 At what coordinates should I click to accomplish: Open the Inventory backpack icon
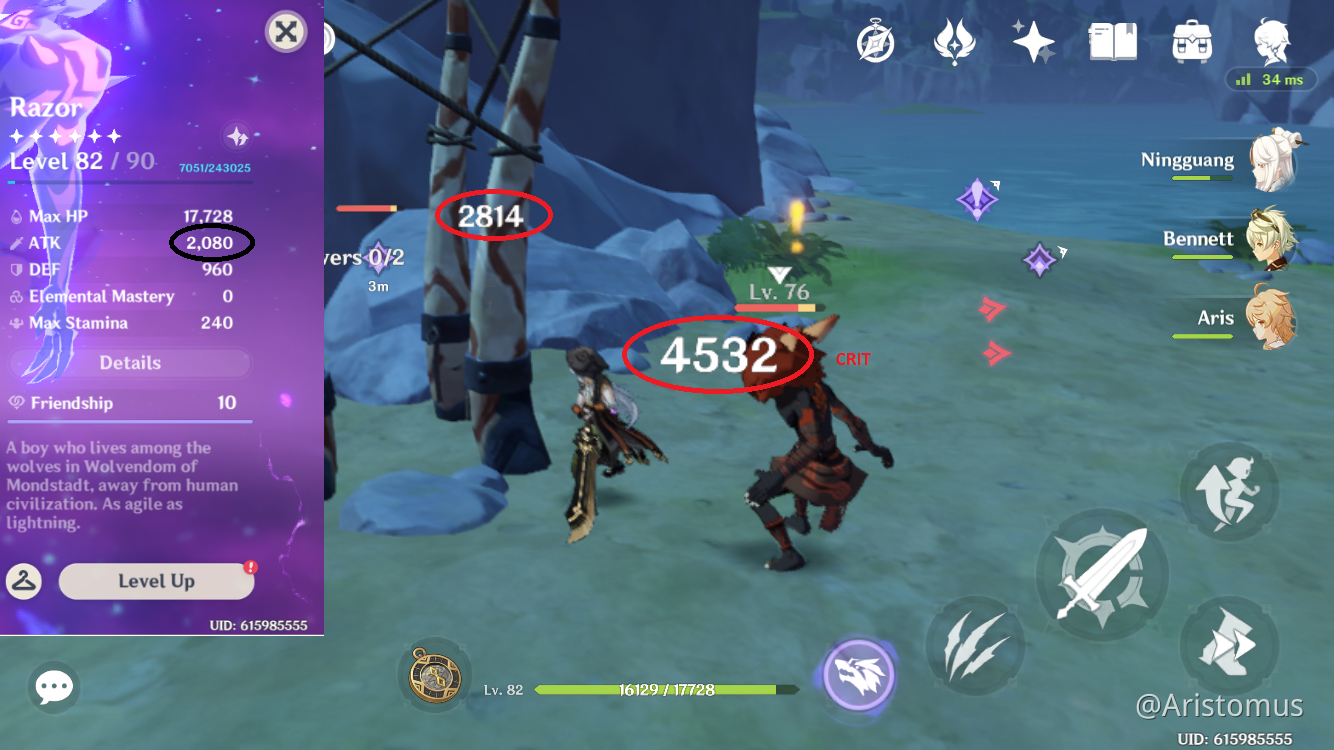coord(1192,41)
